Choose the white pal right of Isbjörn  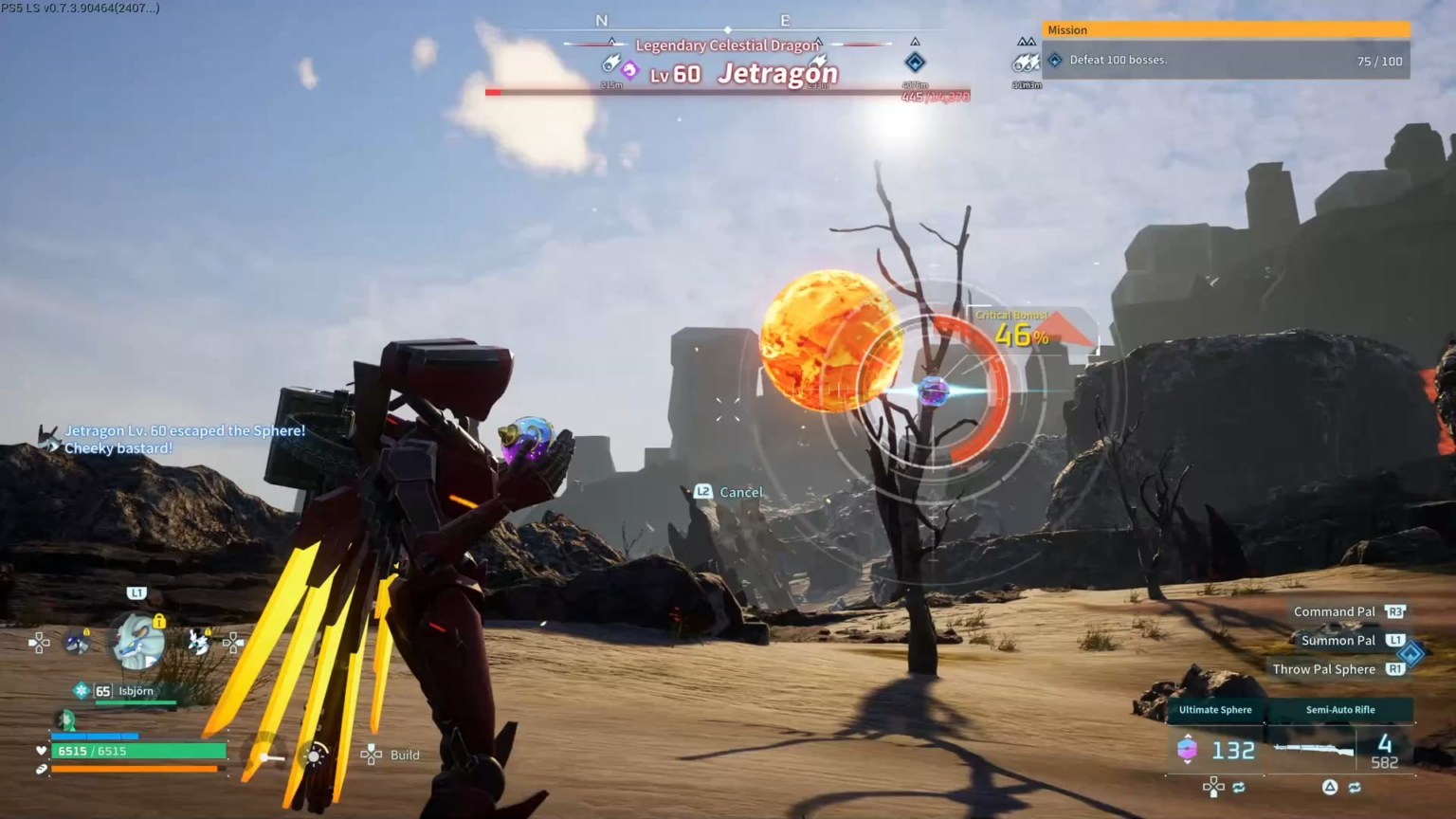pyautogui.click(x=198, y=643)
